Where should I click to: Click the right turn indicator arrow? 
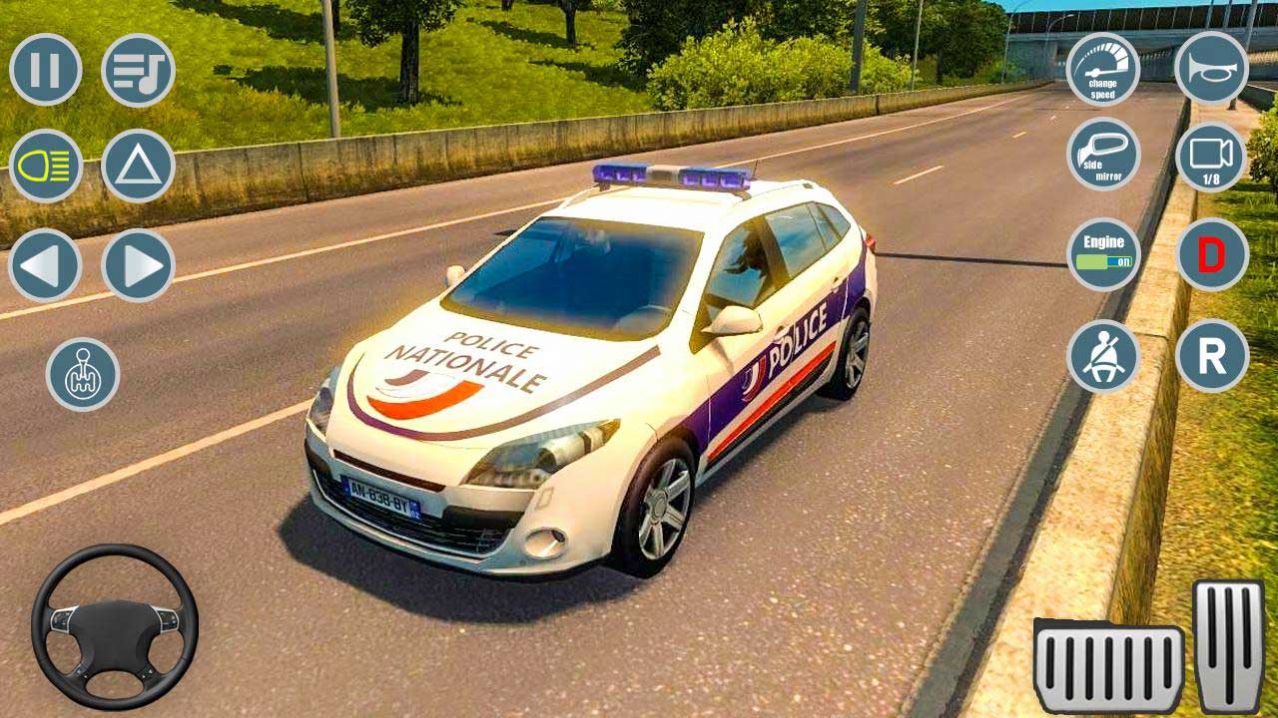tap(138, 265)
